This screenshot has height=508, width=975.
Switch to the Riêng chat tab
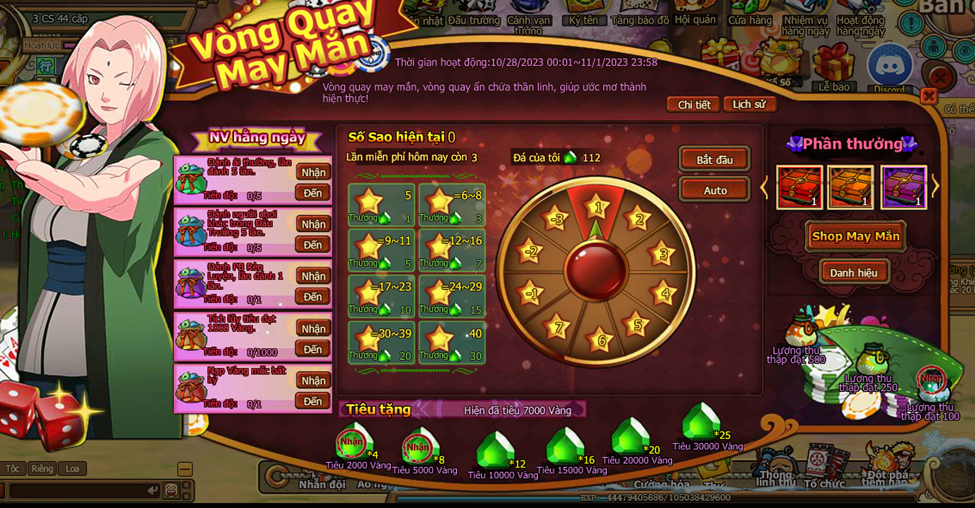coord(42,468)
